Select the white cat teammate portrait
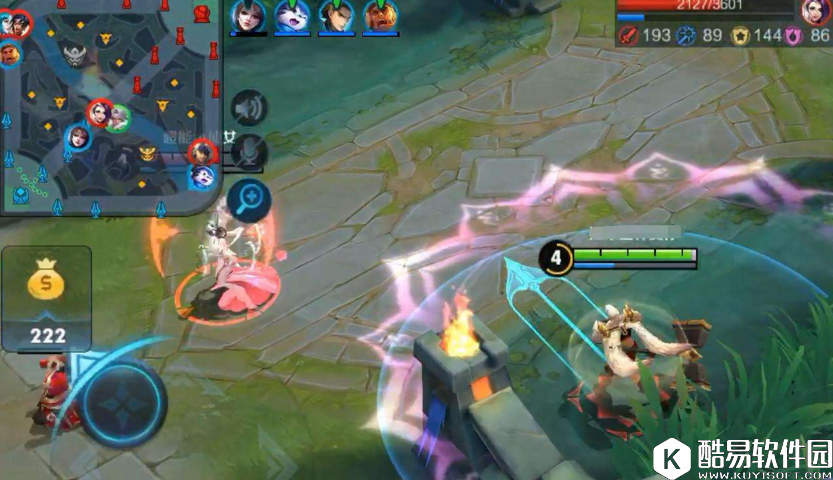833x480 pixels. [x=292, y=17]
